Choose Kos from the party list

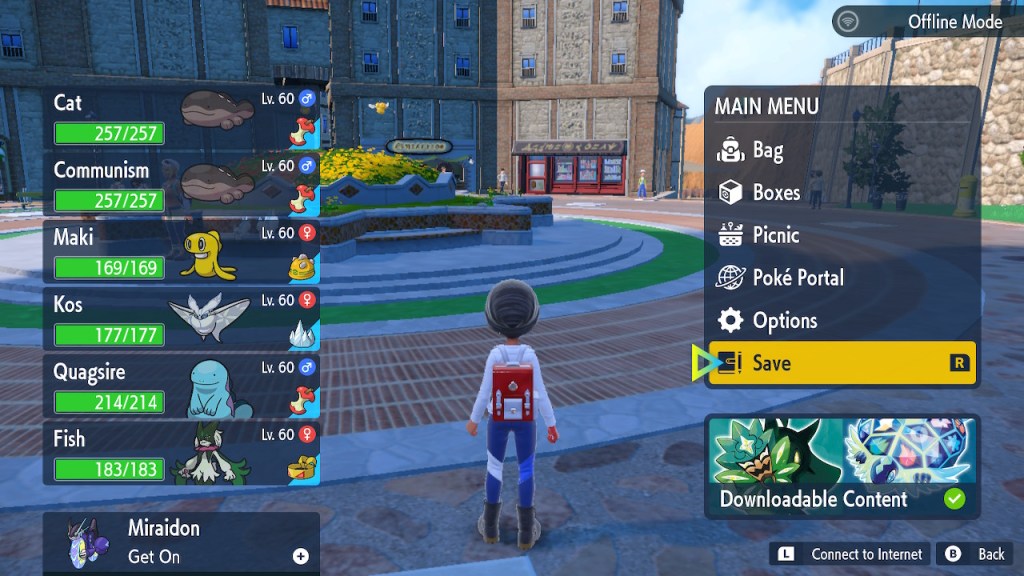click(181, 318)
